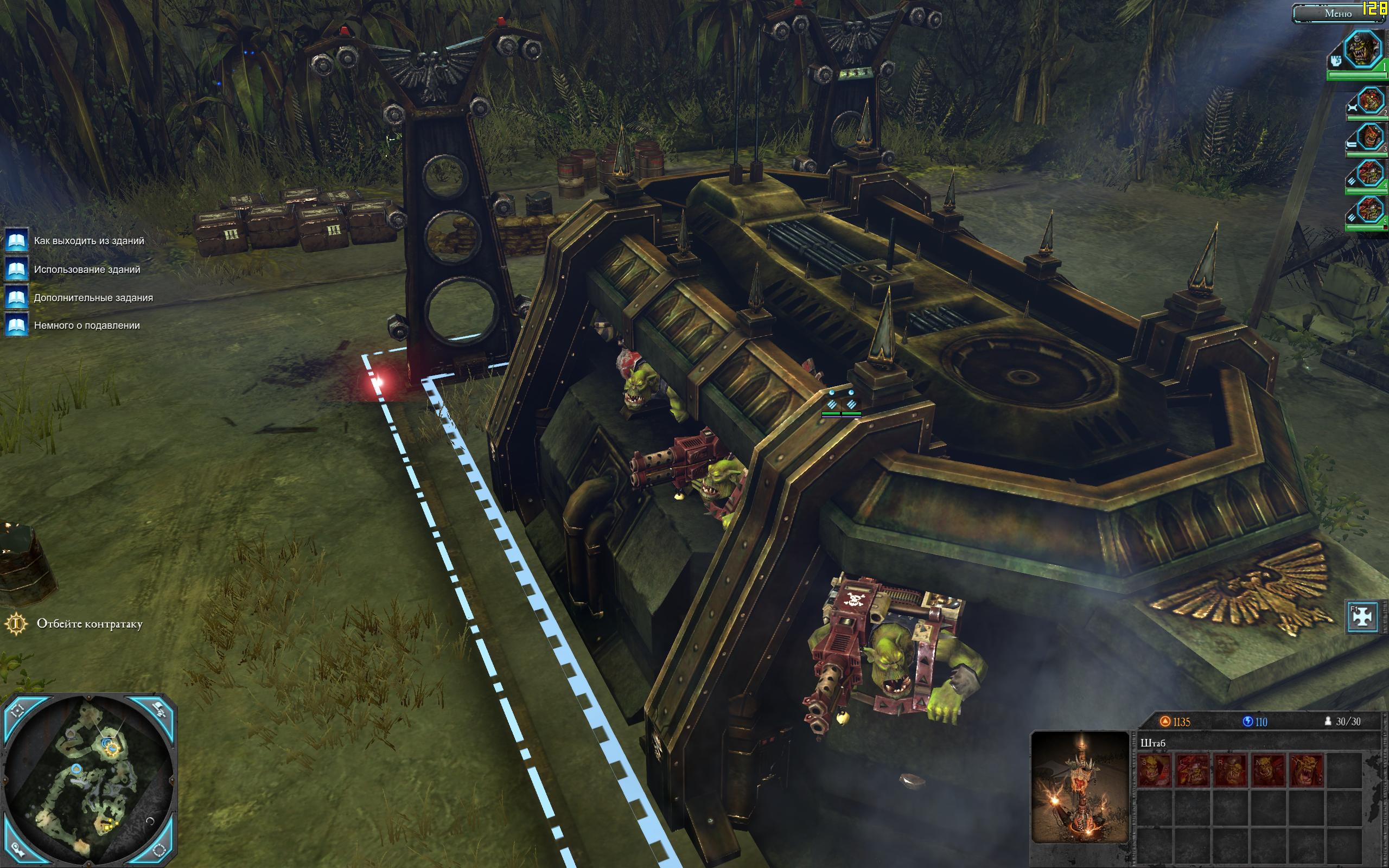This screenshot has width=1389, height=868.
Task: Open the Меню button
Action: coord(1337,13)
